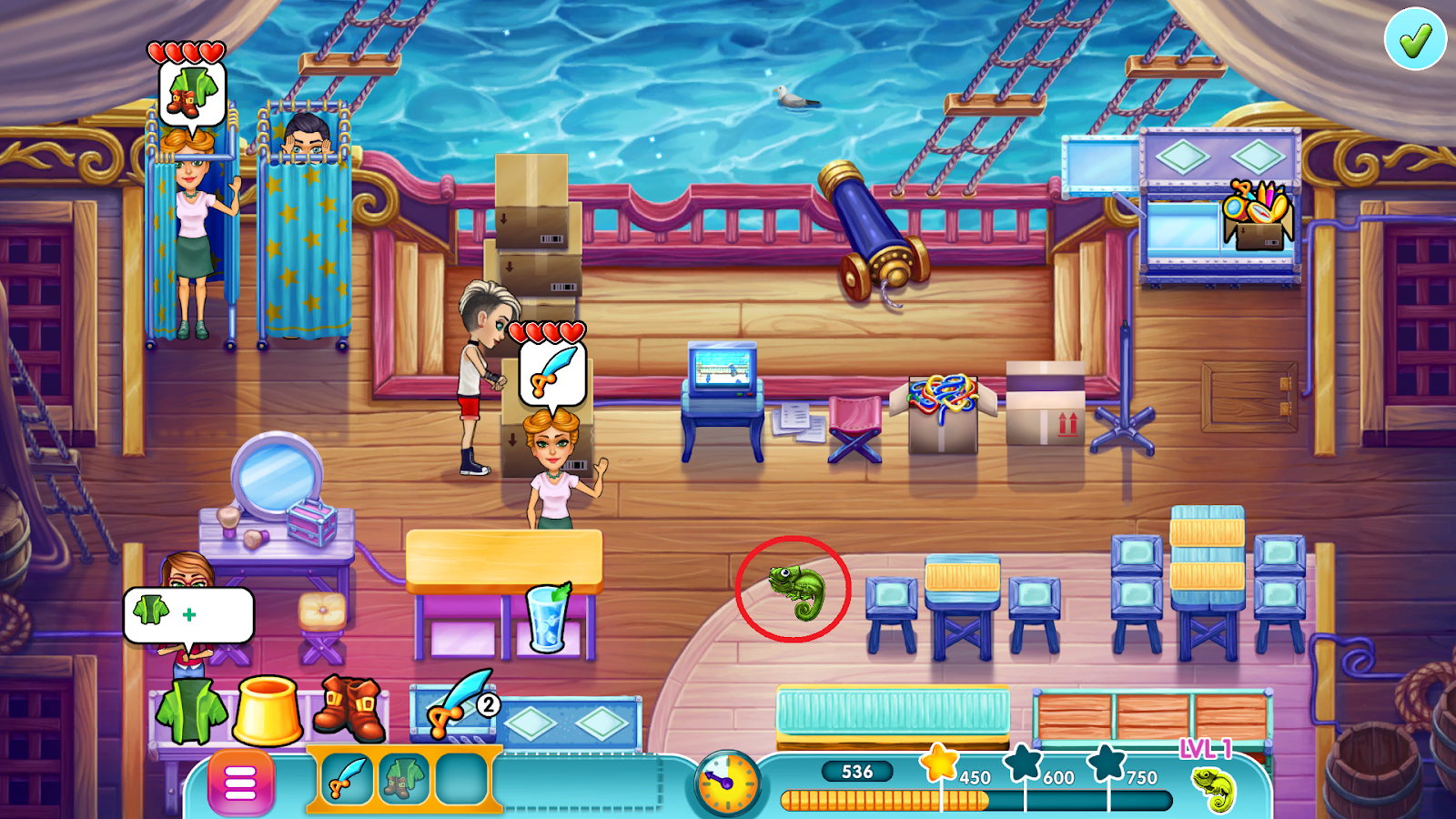
Task: Click the 536 score counter
Action: pyautogui.click(x=858, y=771)
